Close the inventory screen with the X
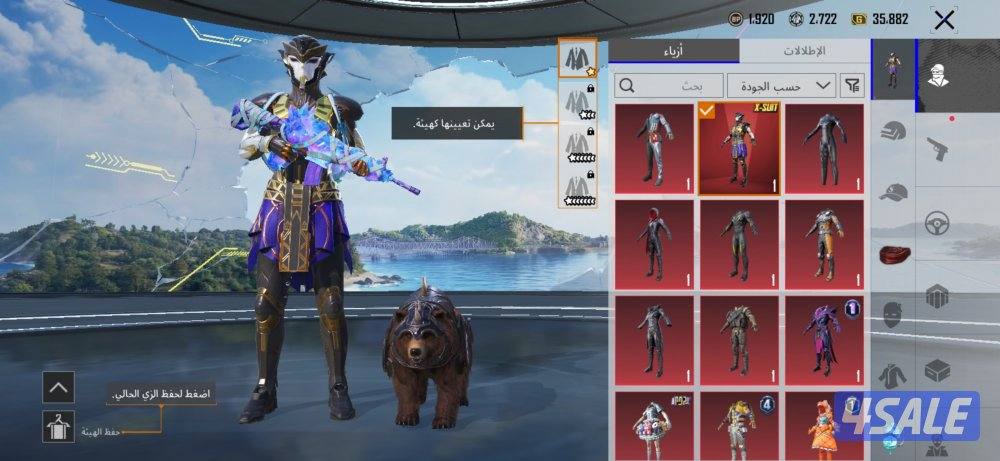 tap(943, 19)
